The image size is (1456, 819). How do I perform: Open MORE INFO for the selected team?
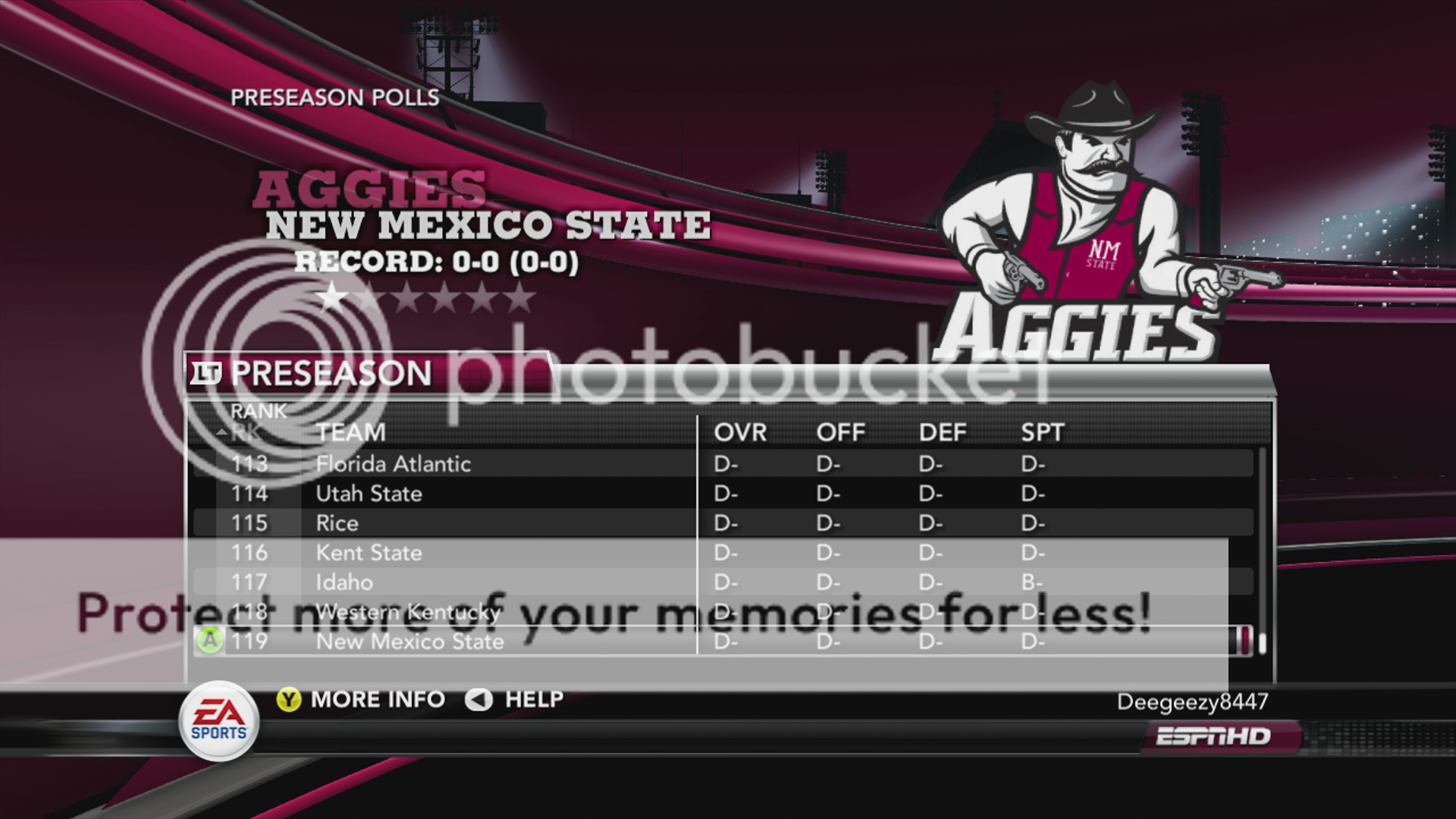click(x=362, y=699)
